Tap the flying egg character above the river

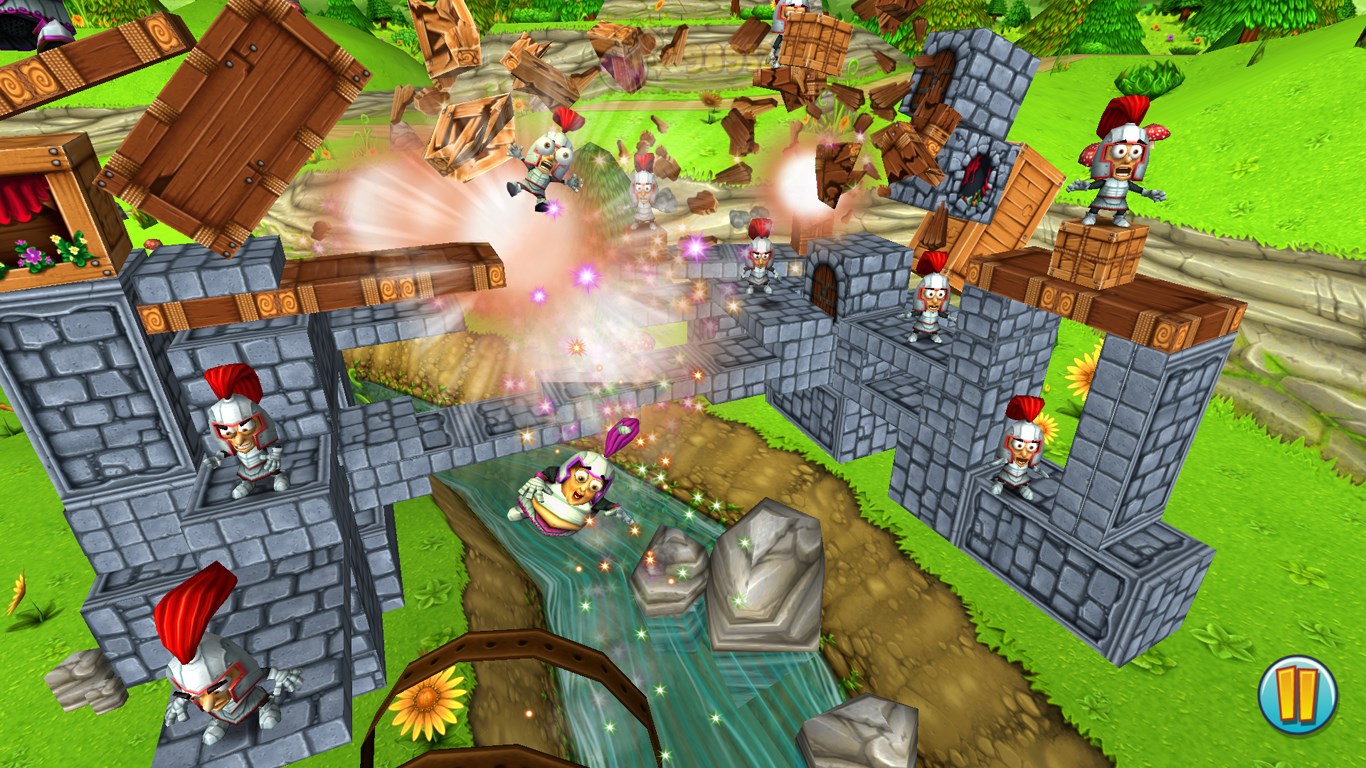tap(570, 495)
